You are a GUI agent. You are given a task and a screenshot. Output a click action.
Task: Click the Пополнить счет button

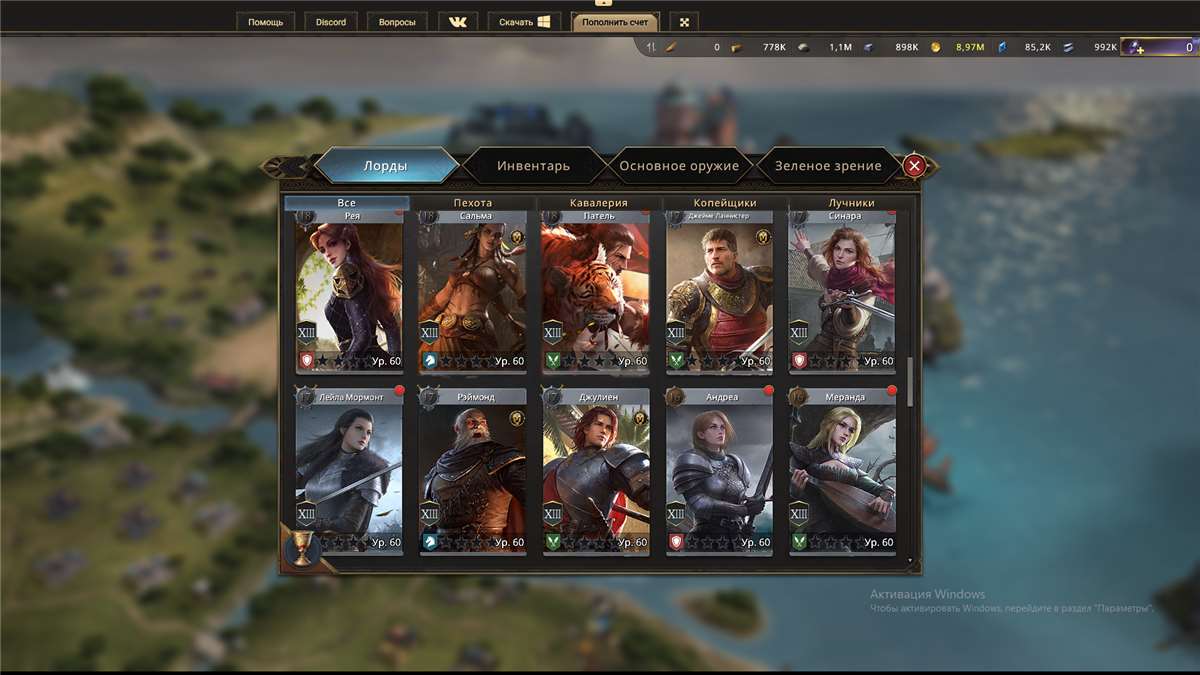[x=615, y=21]
